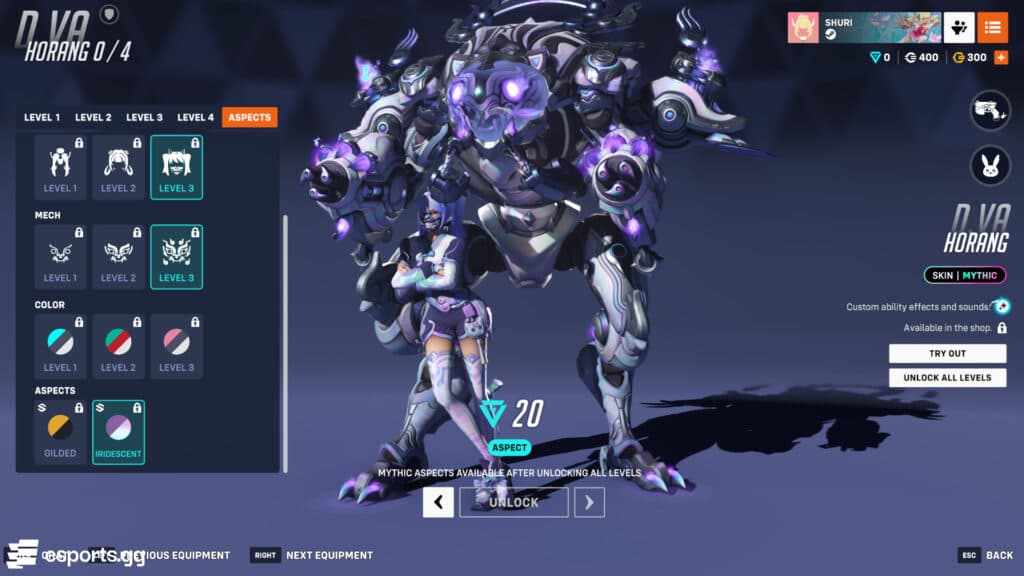Select the Mech Level 2 option
The image size is (1024, 576).
click(118, 257)
